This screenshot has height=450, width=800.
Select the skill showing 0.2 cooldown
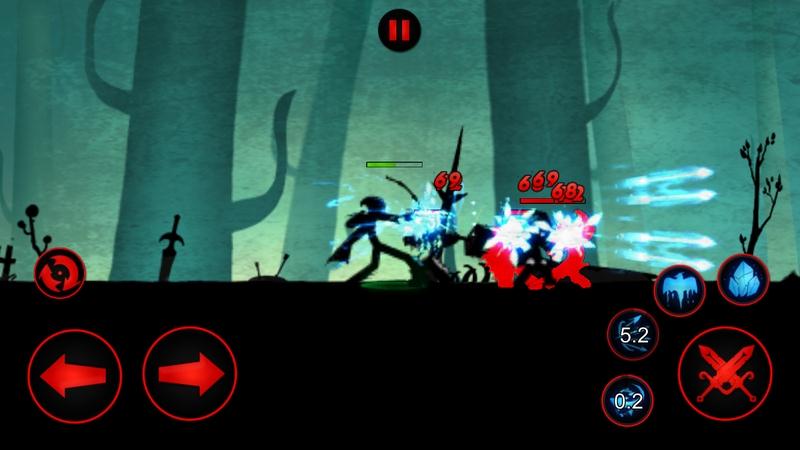tap(628, 401)
